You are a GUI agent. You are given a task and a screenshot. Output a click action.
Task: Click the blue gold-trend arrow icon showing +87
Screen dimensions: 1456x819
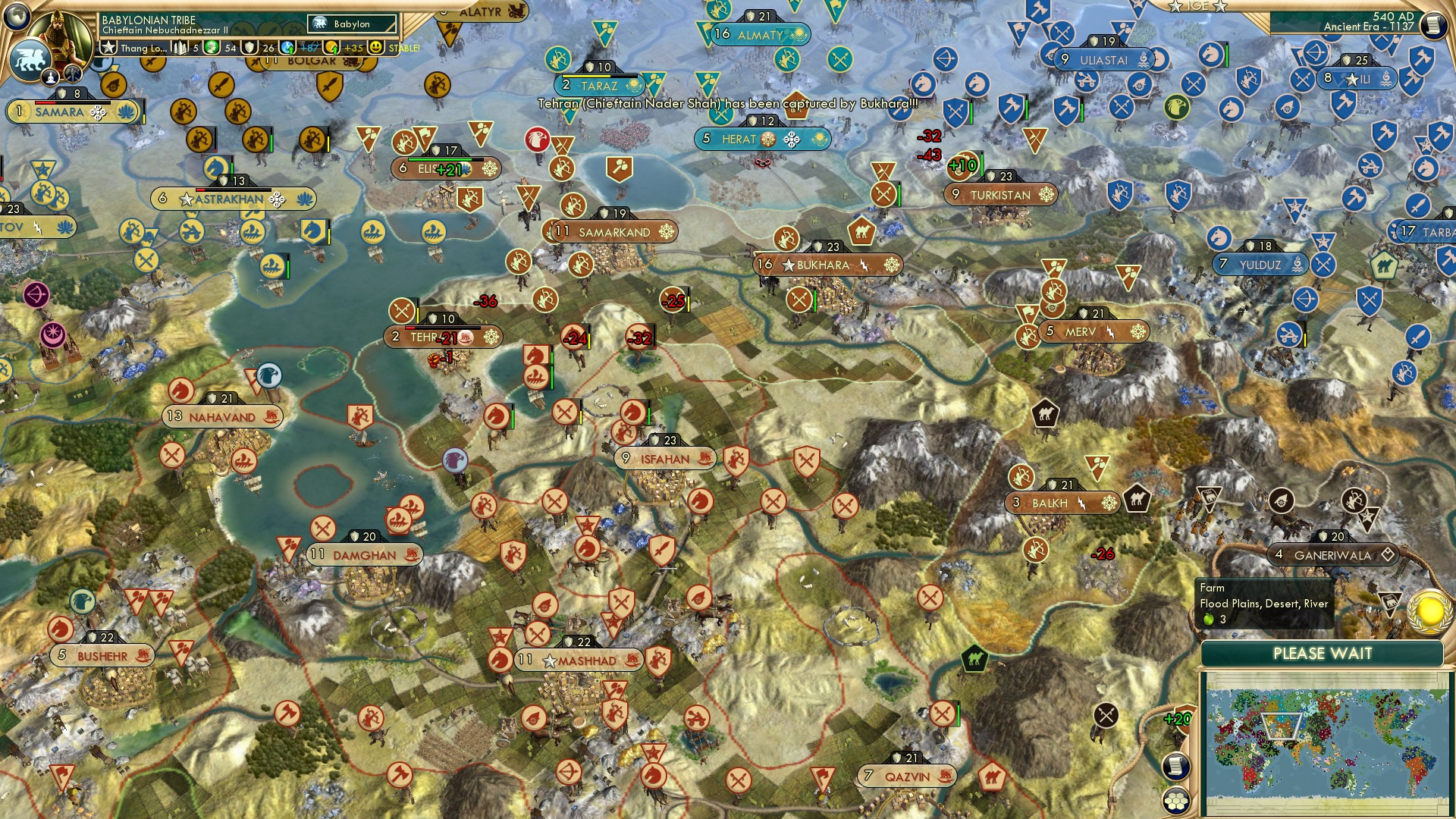point(287,49)
